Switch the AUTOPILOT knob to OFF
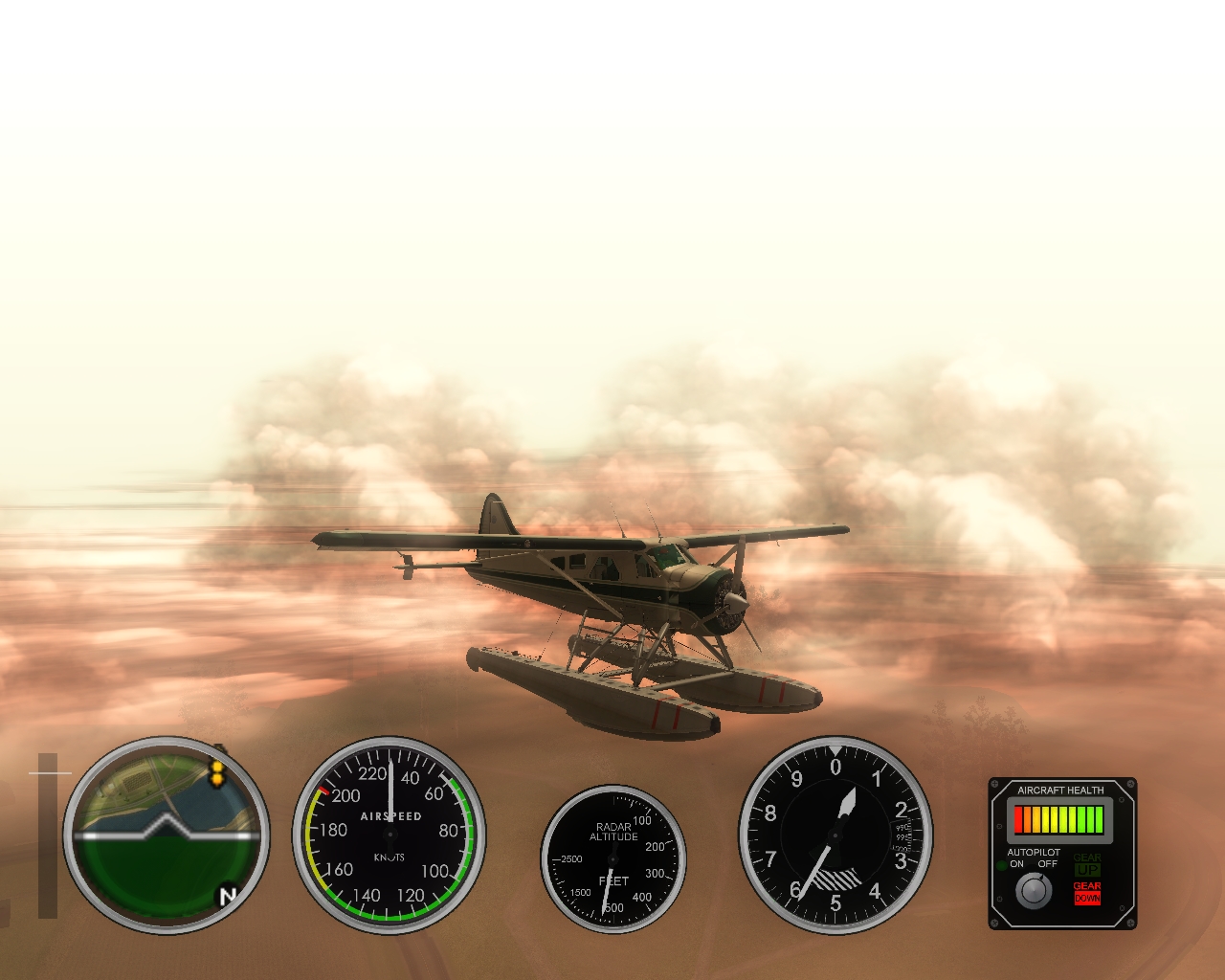Viewport: 1225px width, 980px height. coord(1049,864)
